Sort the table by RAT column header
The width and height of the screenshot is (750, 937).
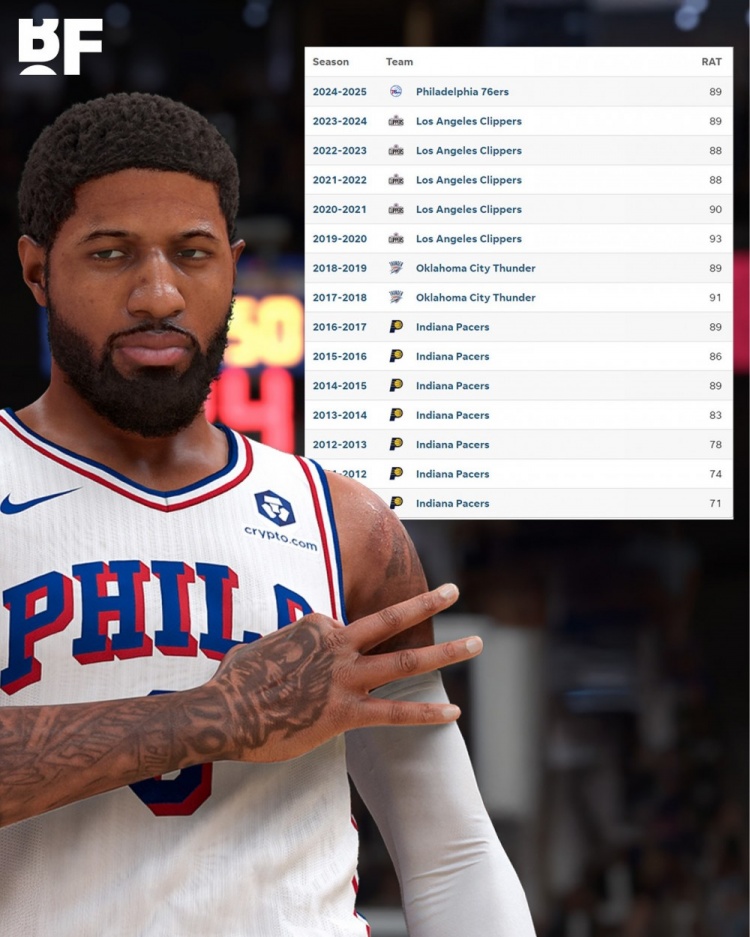[x=711, y=62]
